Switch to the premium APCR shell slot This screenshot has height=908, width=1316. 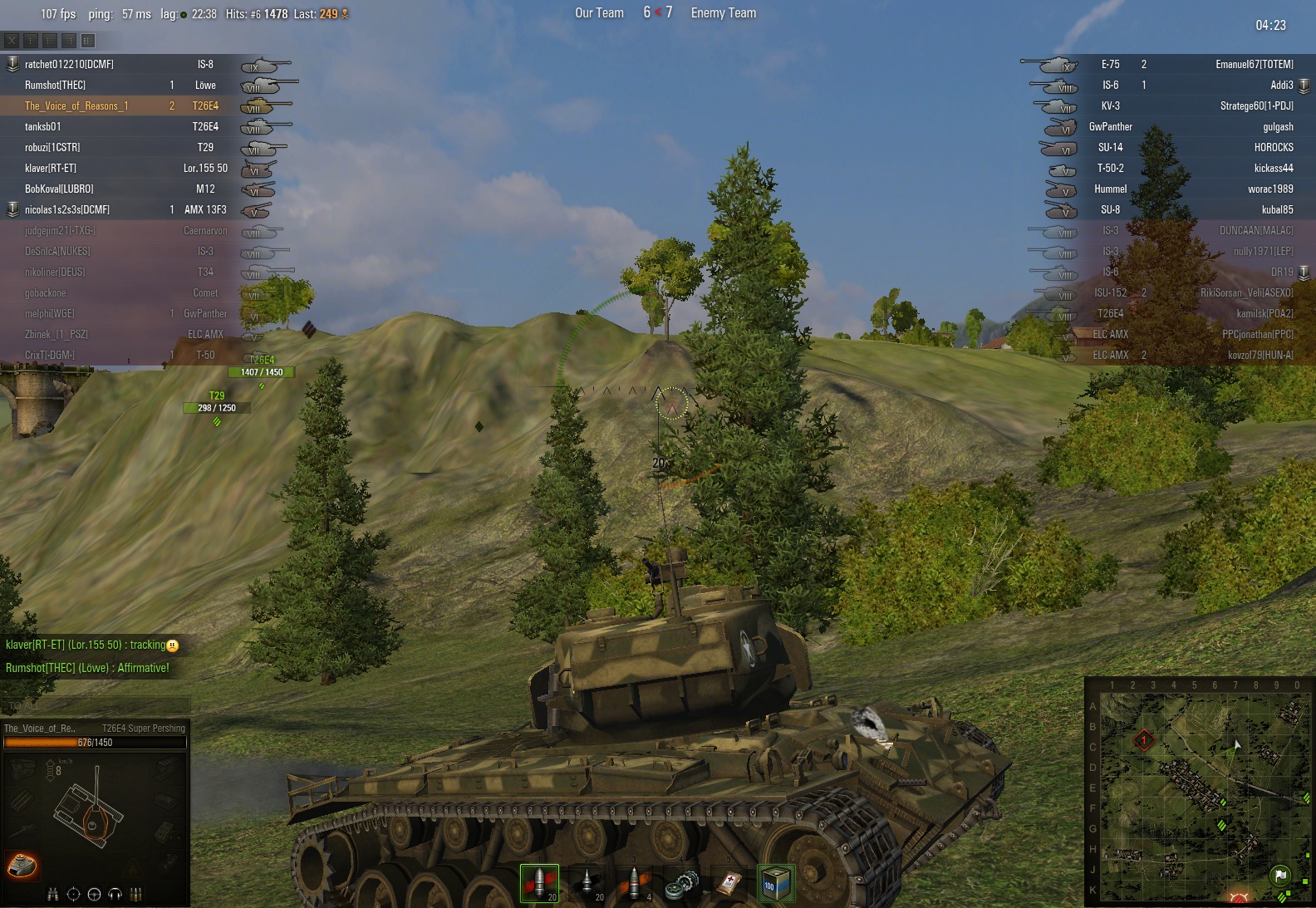[587, 882]
